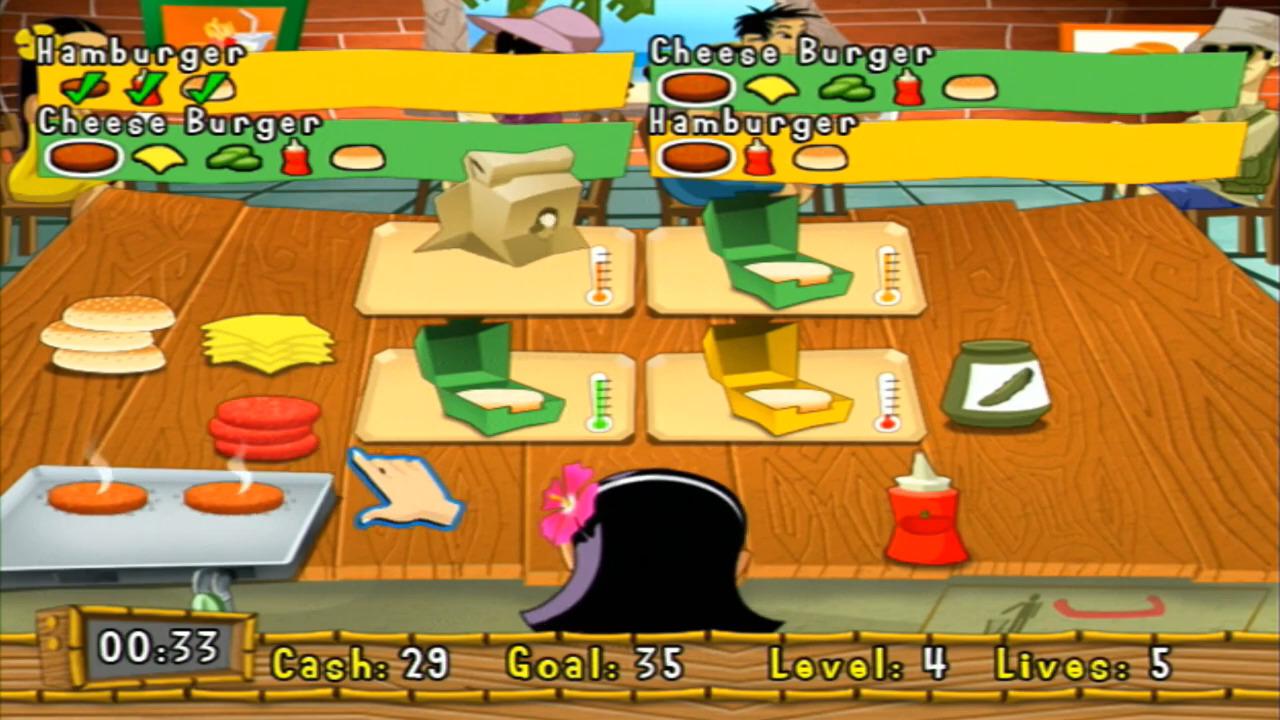Click the bun icon on the Cheese Burger order
The image size is (1280, 720).
(360, 158)
